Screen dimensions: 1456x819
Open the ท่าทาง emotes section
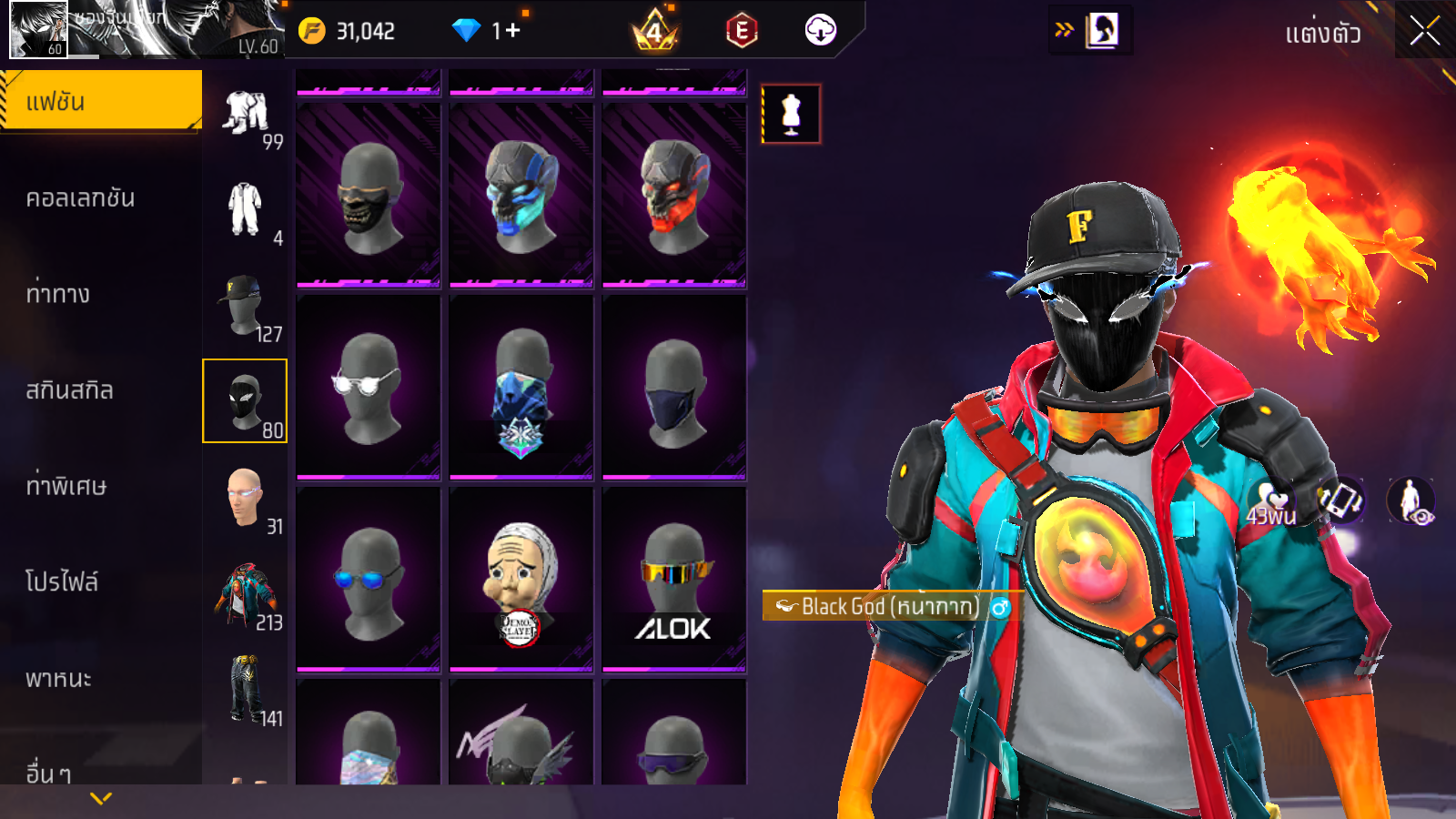pyautogui.click(x=58, y=294)
